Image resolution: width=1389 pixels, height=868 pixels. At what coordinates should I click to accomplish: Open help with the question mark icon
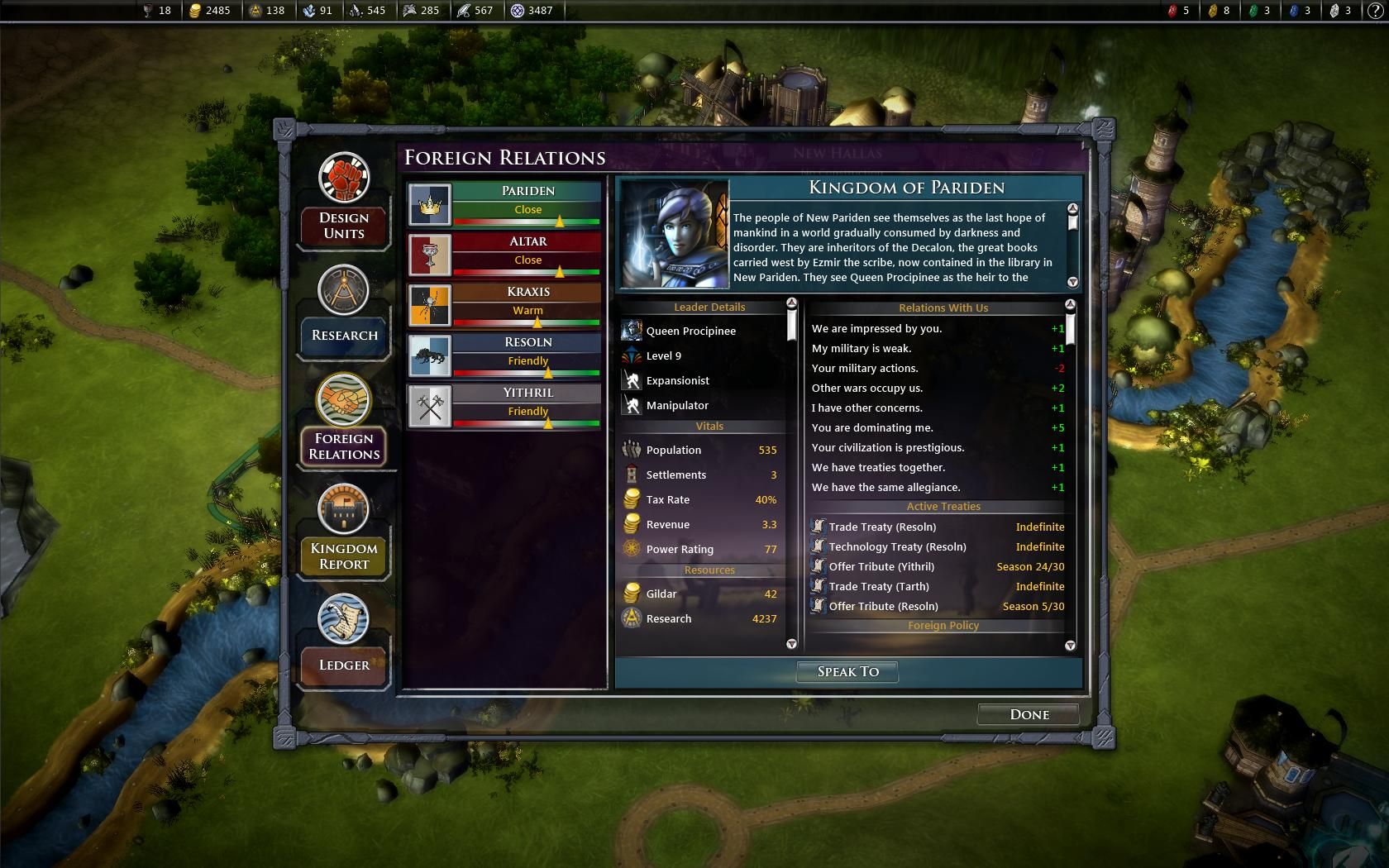pyautogui.click(x=1375, y=11)
